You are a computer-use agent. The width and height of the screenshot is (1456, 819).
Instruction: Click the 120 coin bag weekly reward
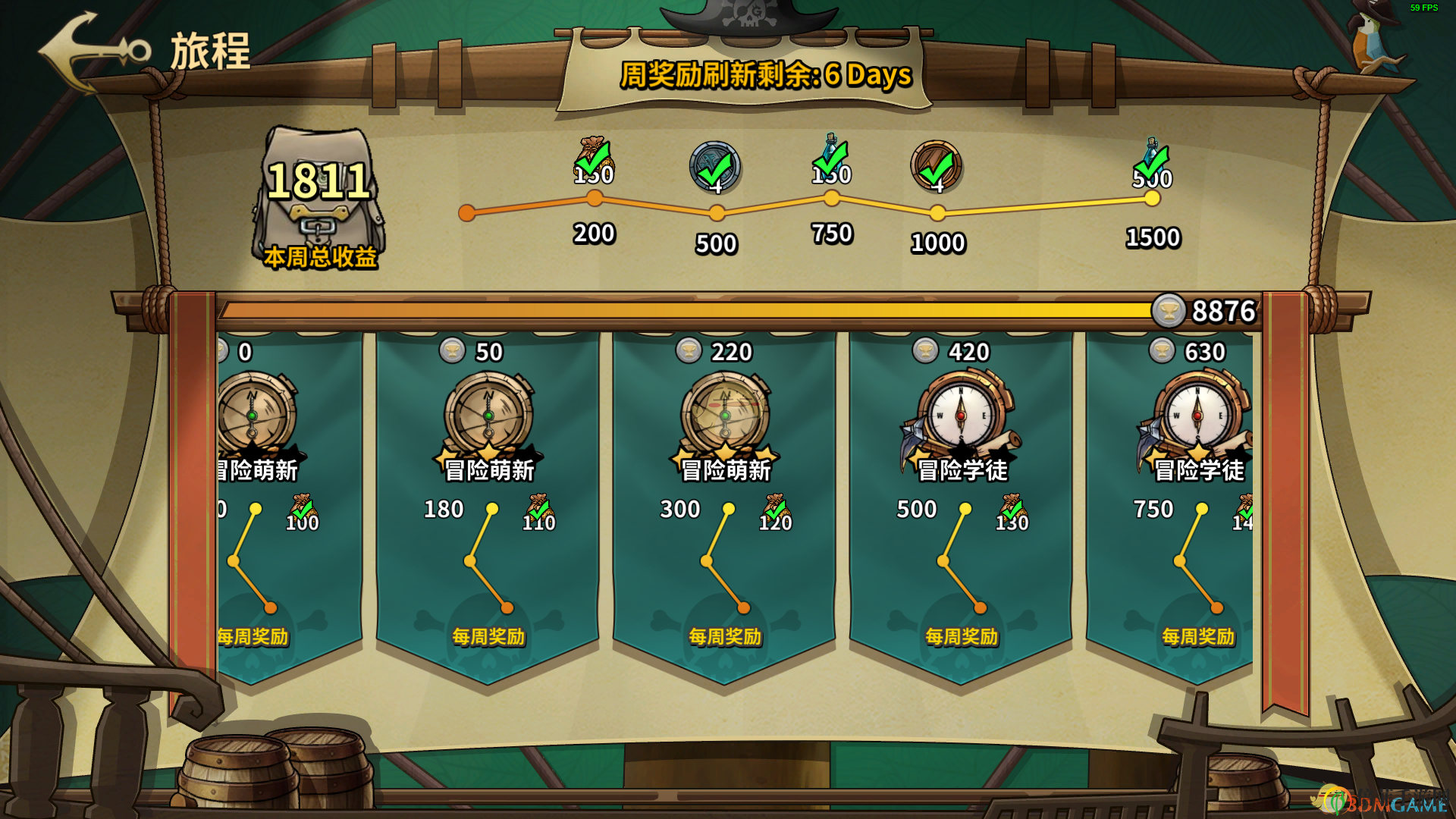coord(776,513)
